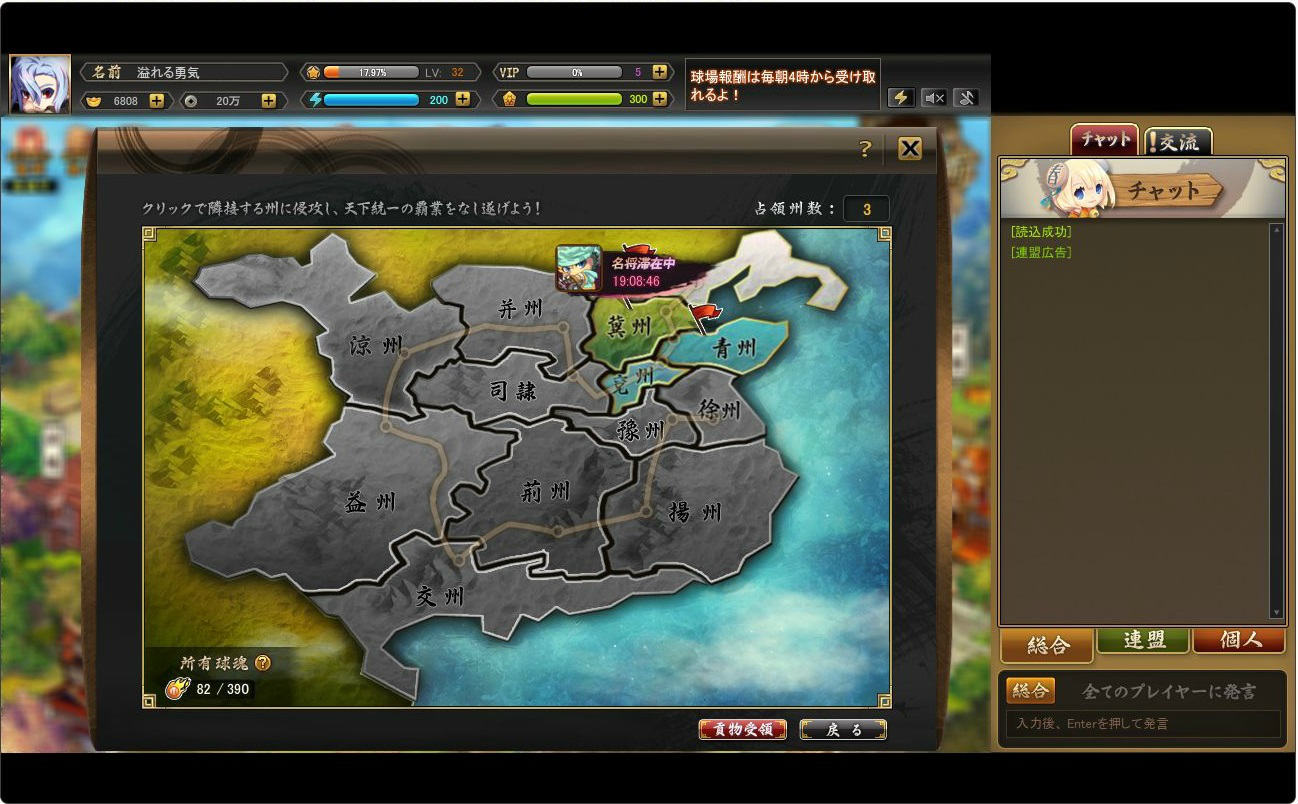Screen dimensions: 1298x804
Task: Select the 個人 chat channel
Action: [1239, 645]
